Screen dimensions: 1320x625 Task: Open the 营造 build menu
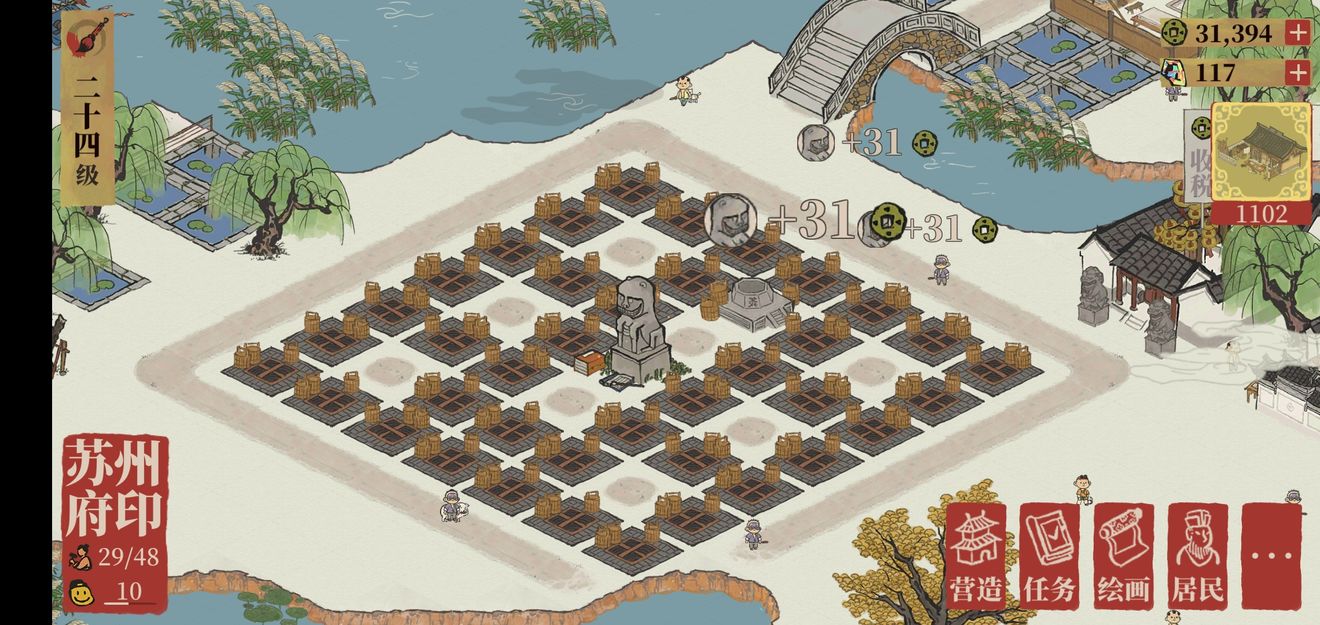click(976, 556)
